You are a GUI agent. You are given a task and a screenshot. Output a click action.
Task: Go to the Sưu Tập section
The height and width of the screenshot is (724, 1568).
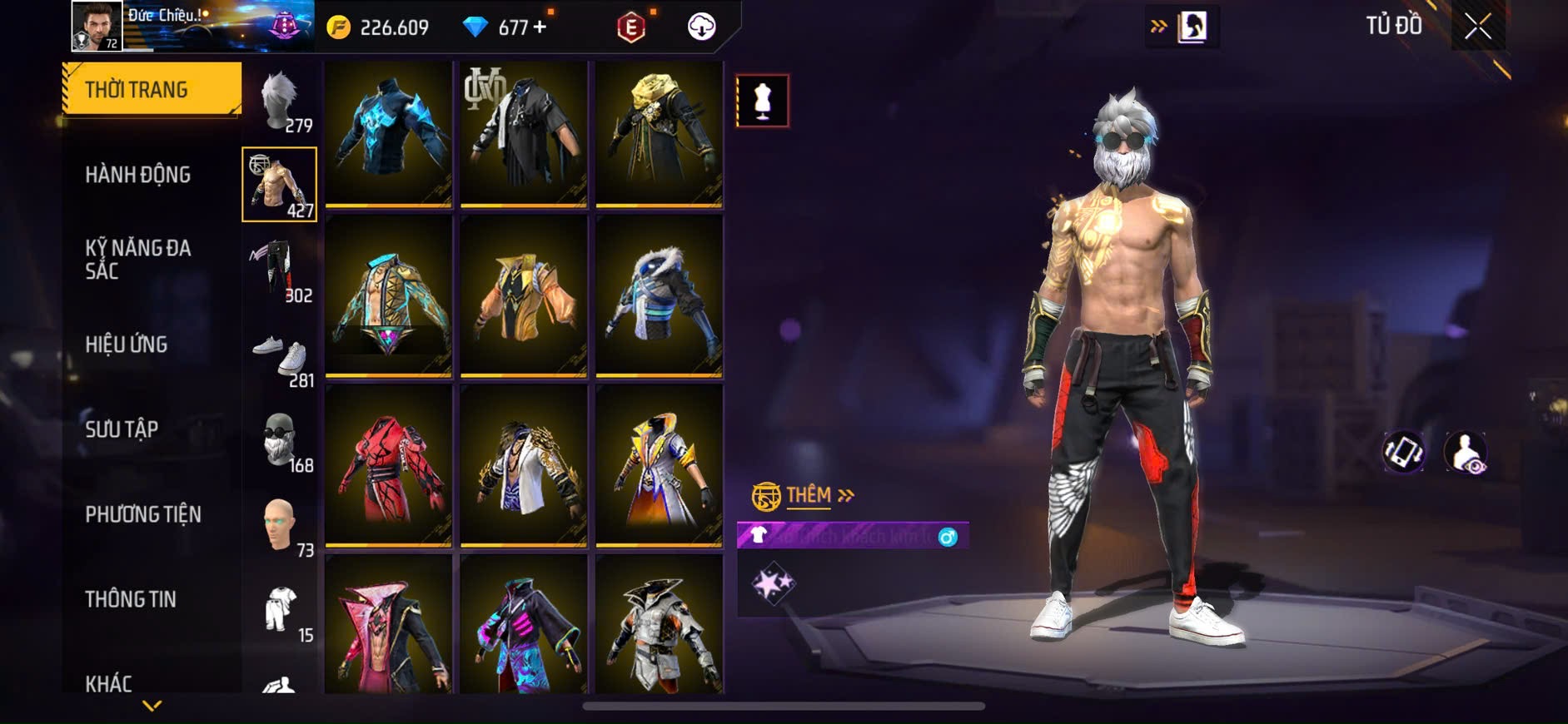coord(122,429)
